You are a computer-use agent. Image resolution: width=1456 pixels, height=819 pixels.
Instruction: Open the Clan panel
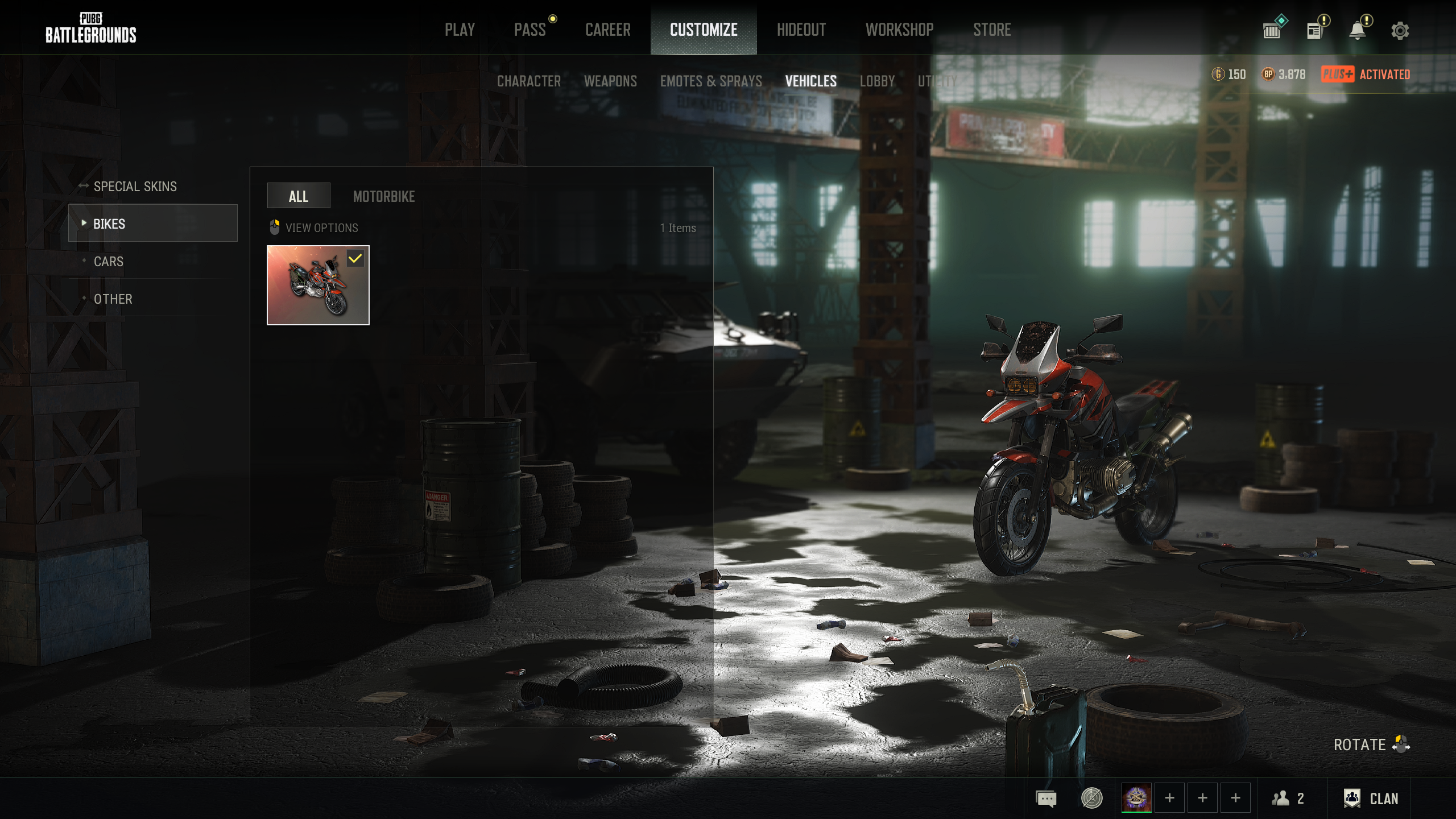point(1371,799)
